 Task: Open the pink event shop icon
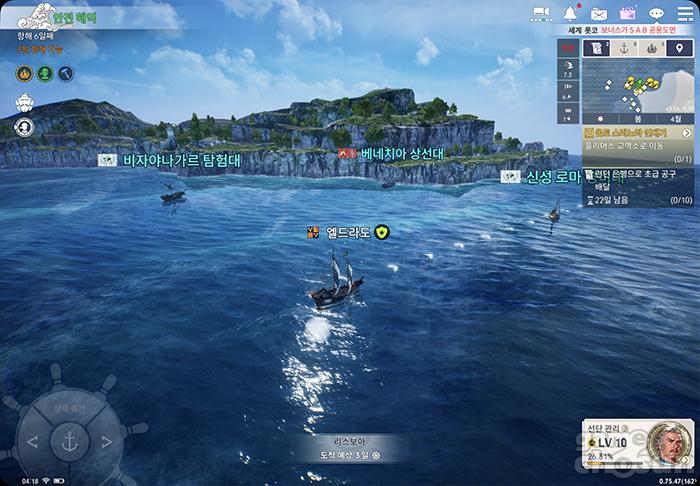pyautogui.click(x=628, y=14)
